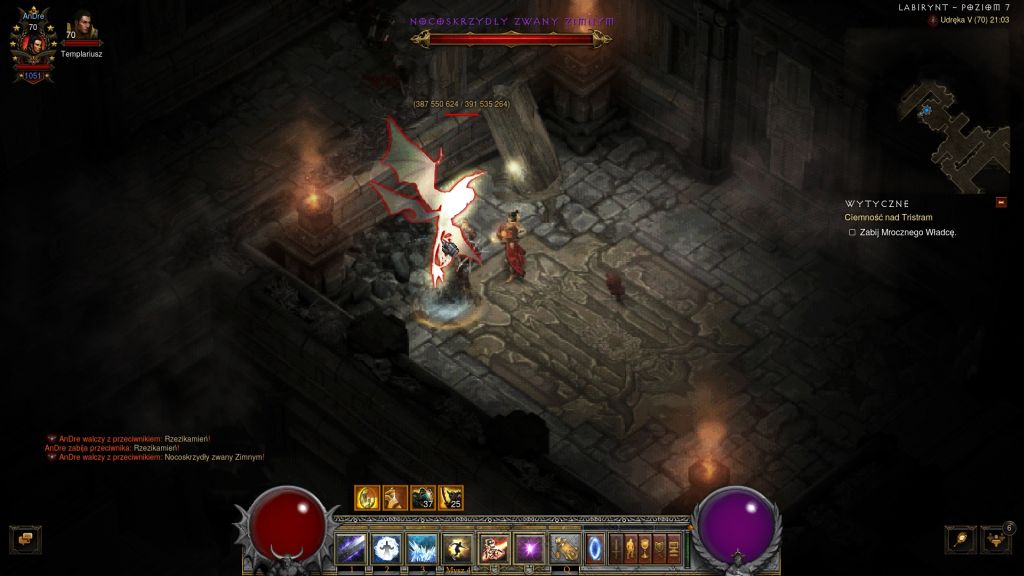Viewport: 1024px width, 576px height.
Task: Open the blue town portal
Action: coord(595,548)
